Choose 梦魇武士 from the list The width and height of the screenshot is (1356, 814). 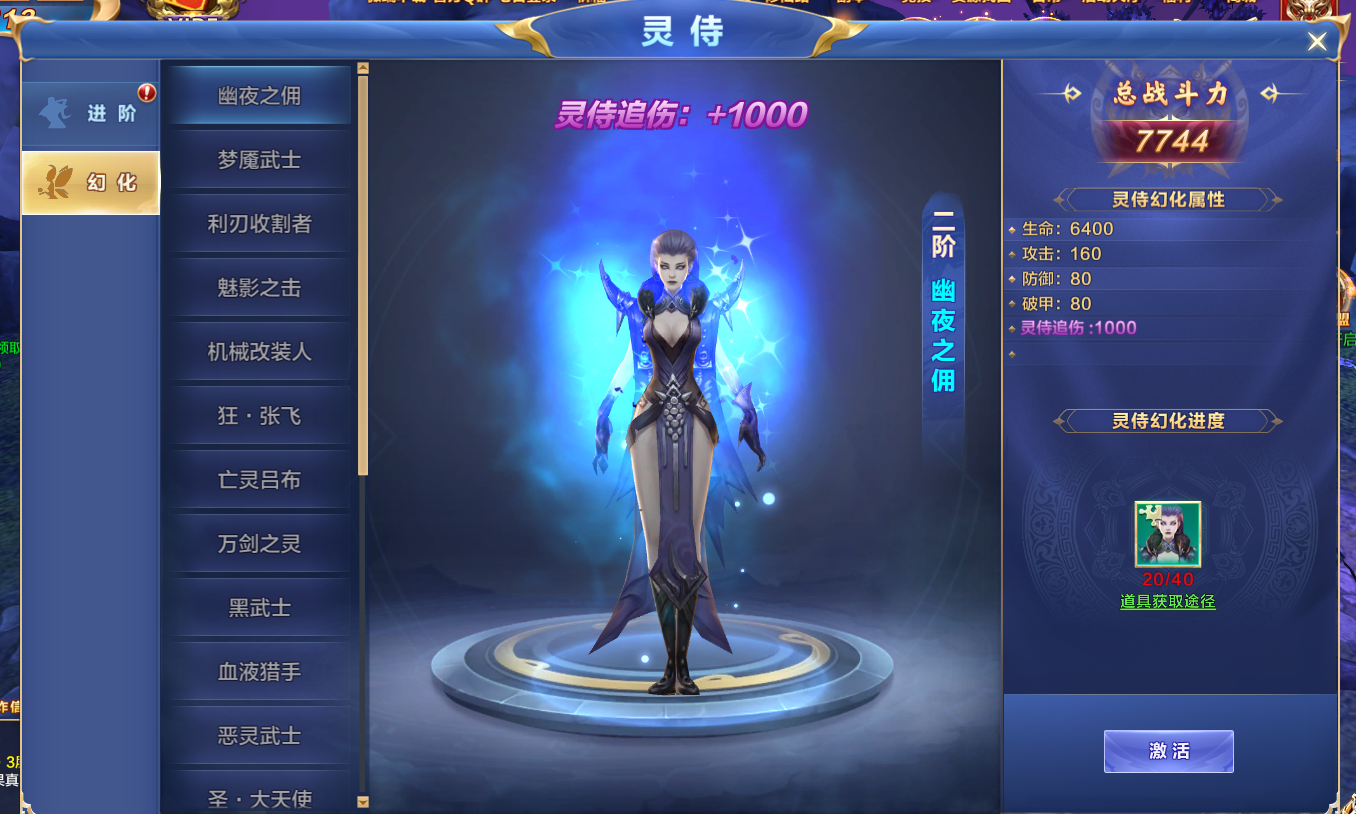[259, 160]
